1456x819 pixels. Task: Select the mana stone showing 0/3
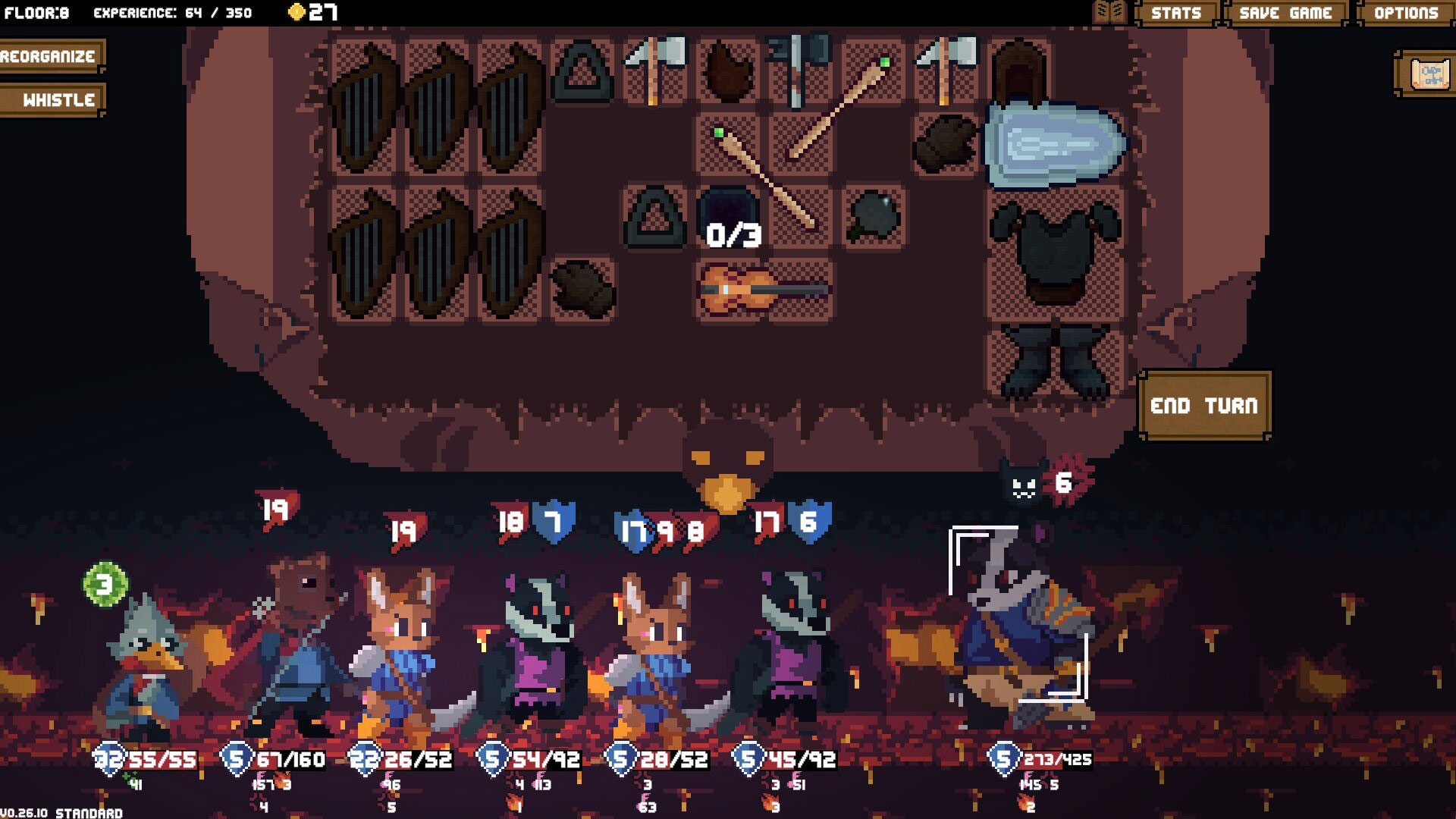click(730, 215)
